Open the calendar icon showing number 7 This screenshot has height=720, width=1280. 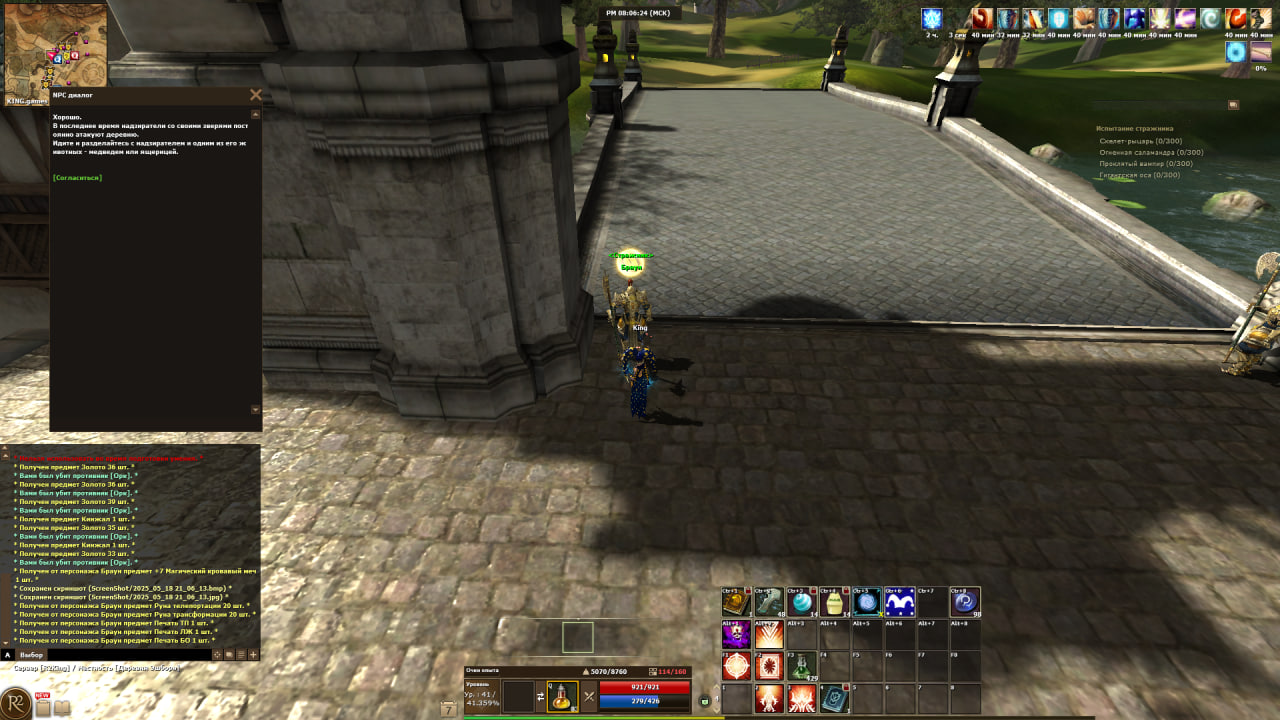[x=448, y=709]
